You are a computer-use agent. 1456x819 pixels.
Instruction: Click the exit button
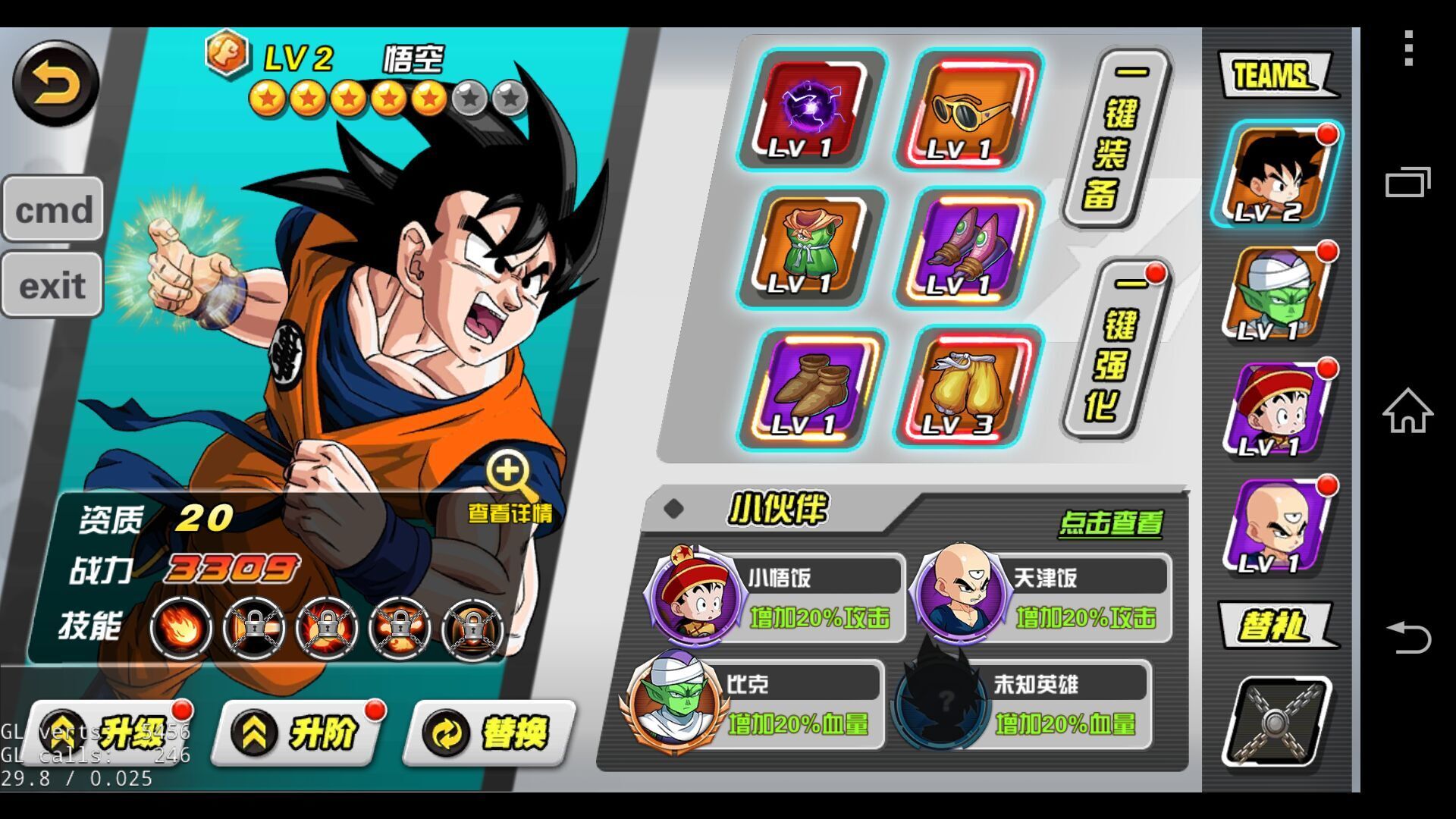coord(52,285)
